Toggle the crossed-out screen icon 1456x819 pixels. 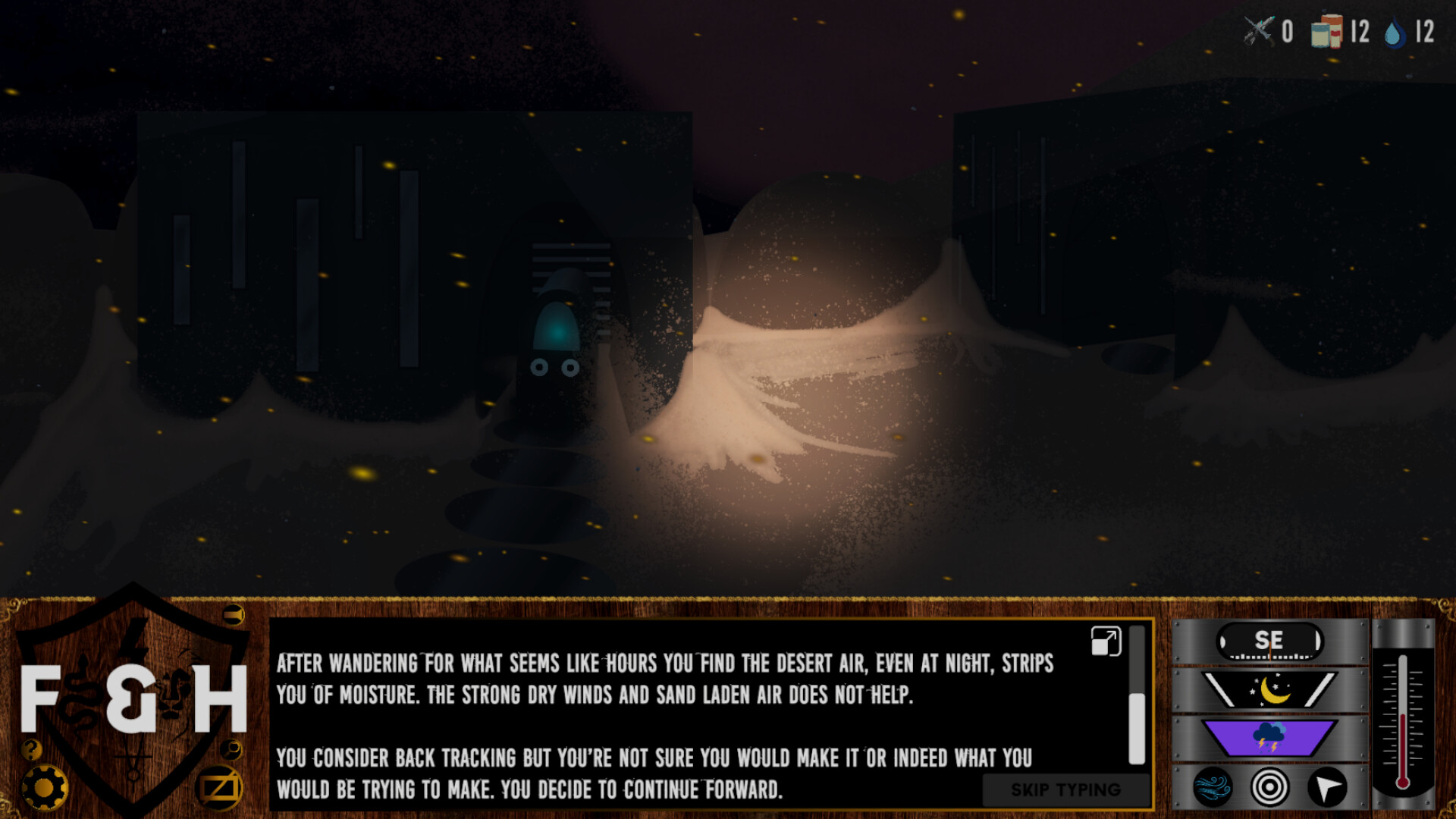(220, 789)
